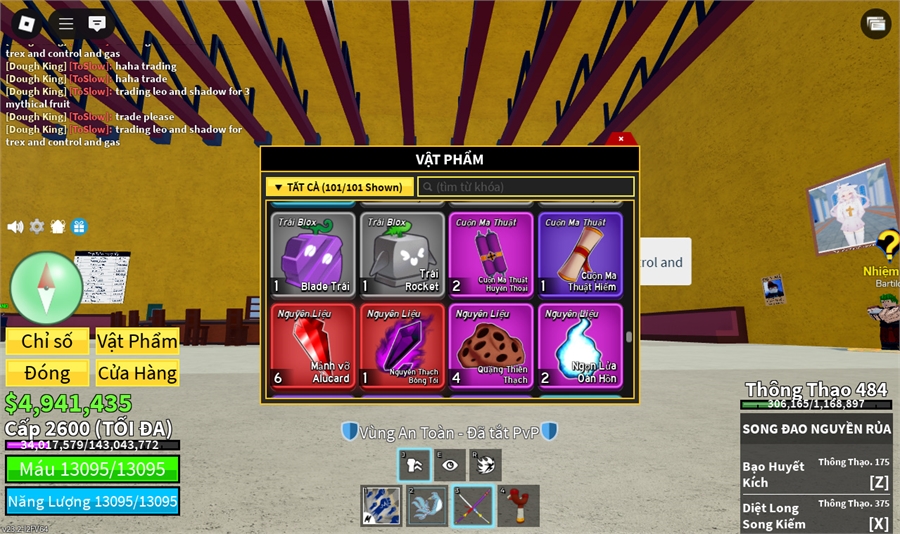Screen dimensions: 900x534
Task: Open the Roblox chat window
Action: click(x=97, y=23)
